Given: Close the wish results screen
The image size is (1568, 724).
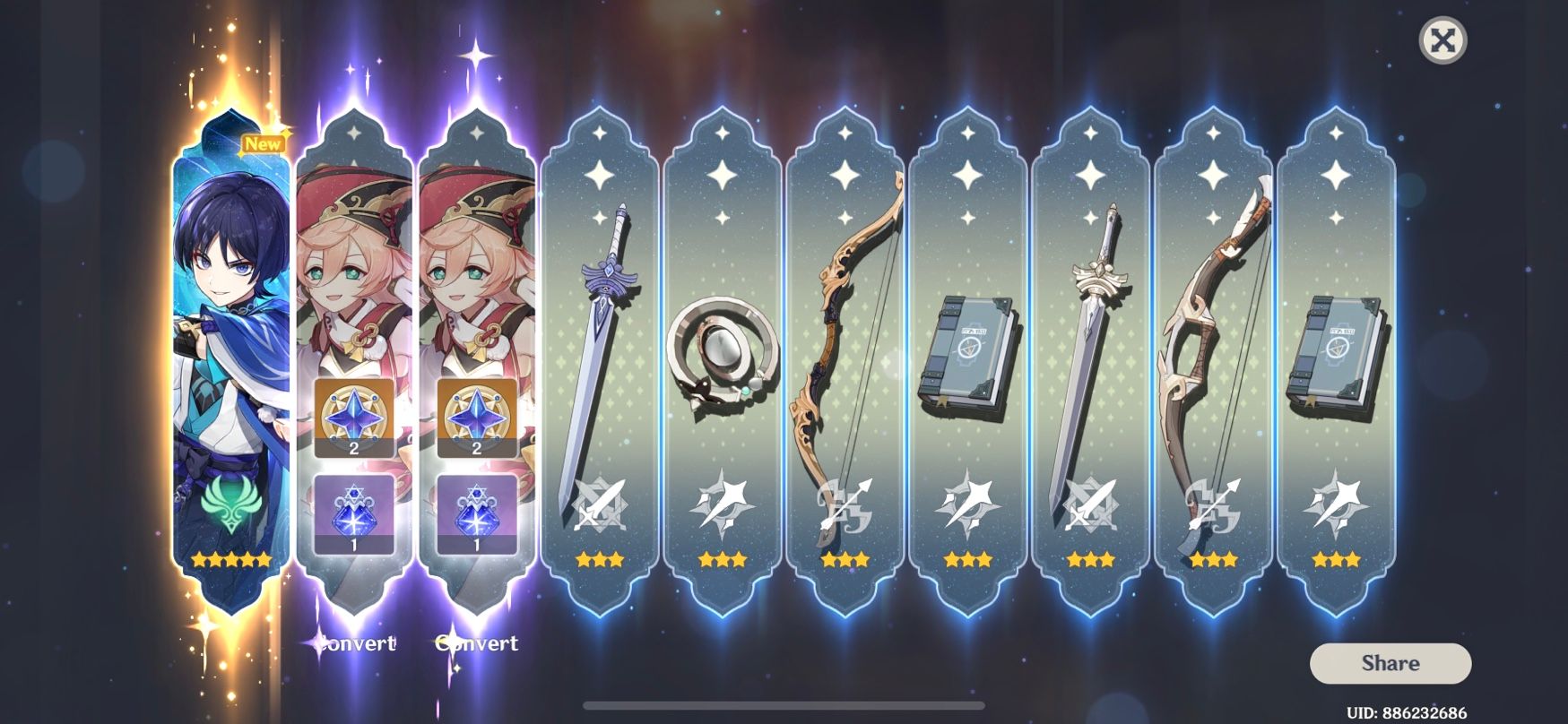Looking at the screenshot, I should [x=1443, y=39].
